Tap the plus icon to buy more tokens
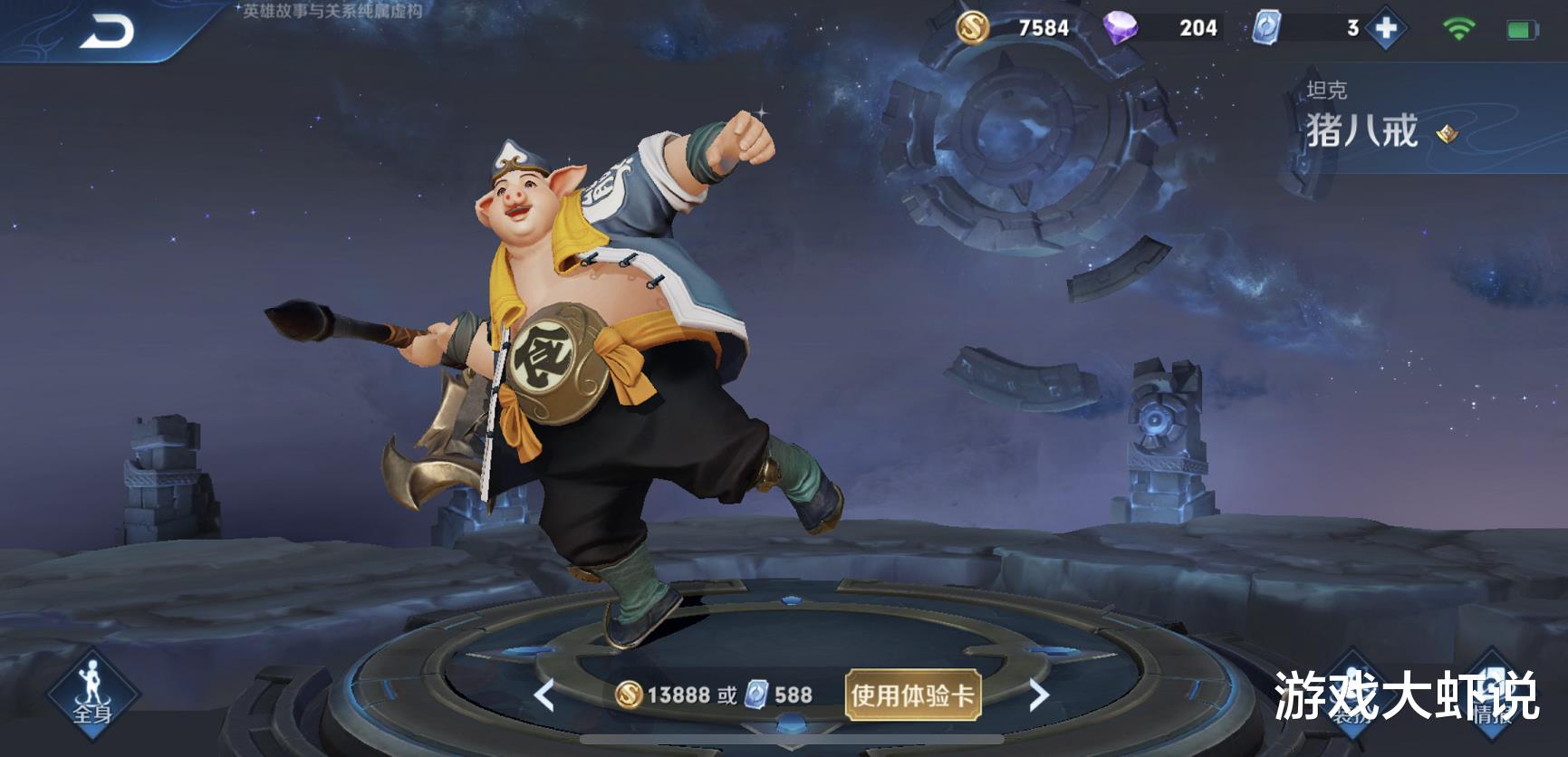Viewport: 1568px width, 757px height. click(x=1385, y=27)
